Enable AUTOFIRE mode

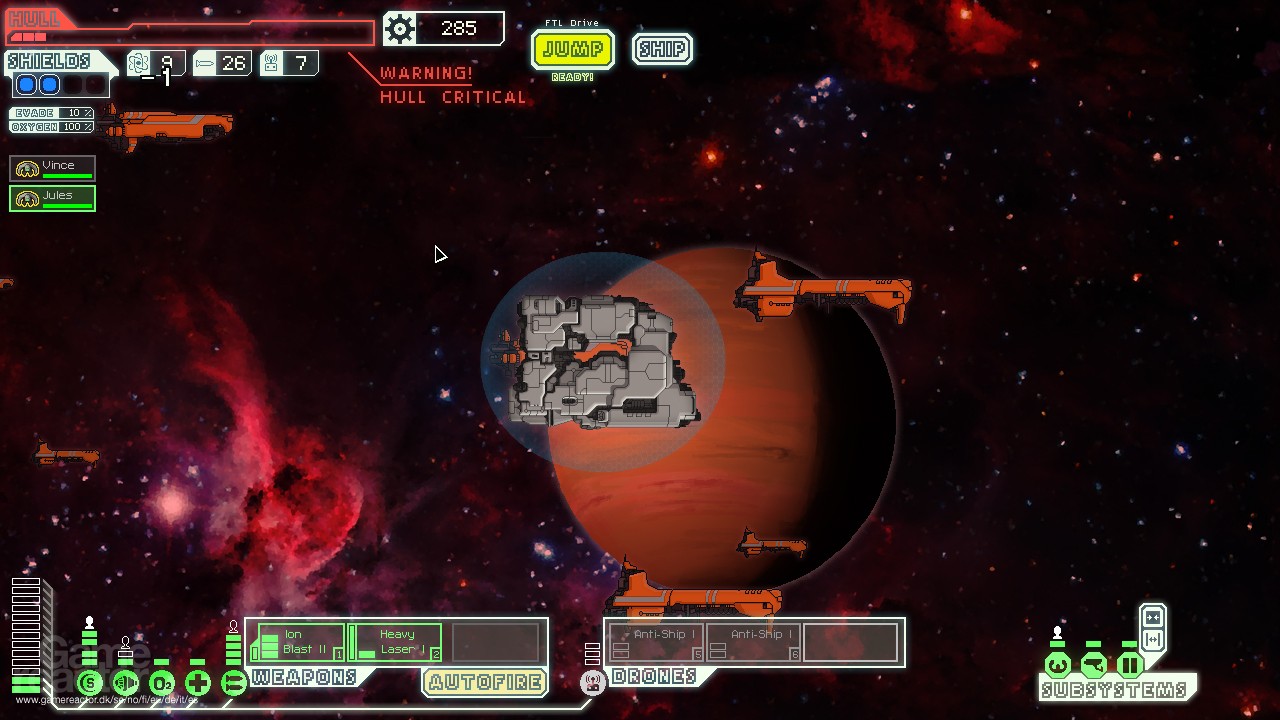click(x=484, y=682)
